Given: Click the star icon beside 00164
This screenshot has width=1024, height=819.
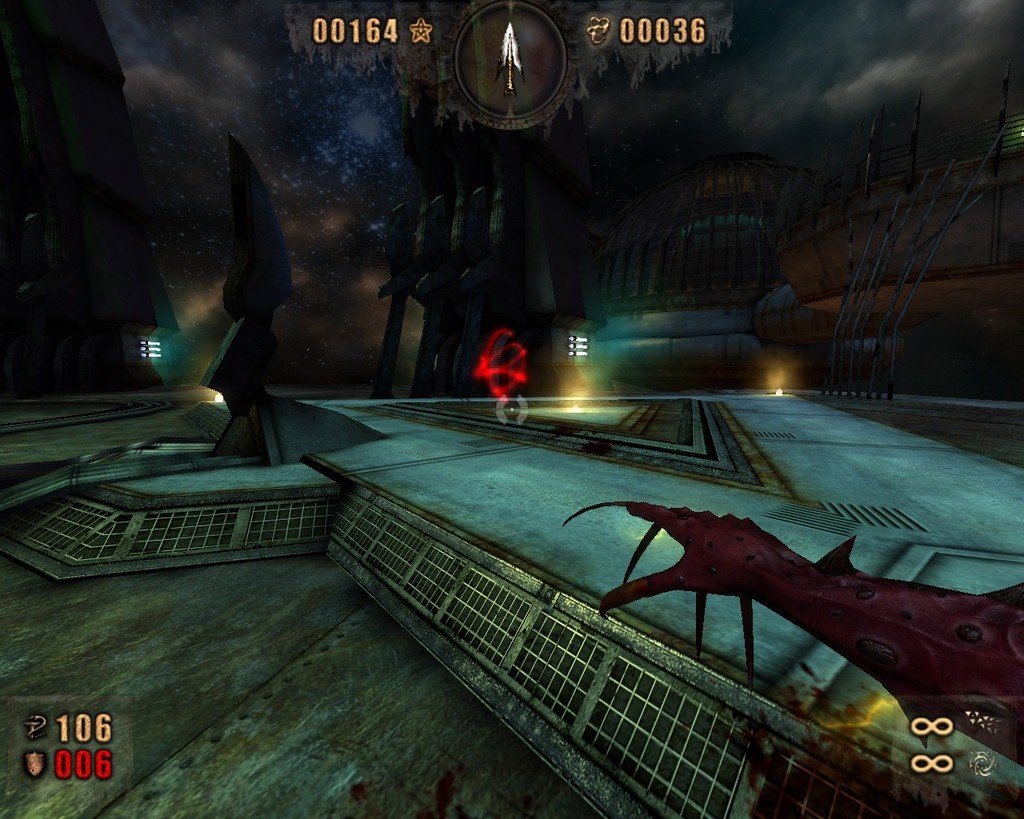Looking at the screenshot, I should (420, 31).
